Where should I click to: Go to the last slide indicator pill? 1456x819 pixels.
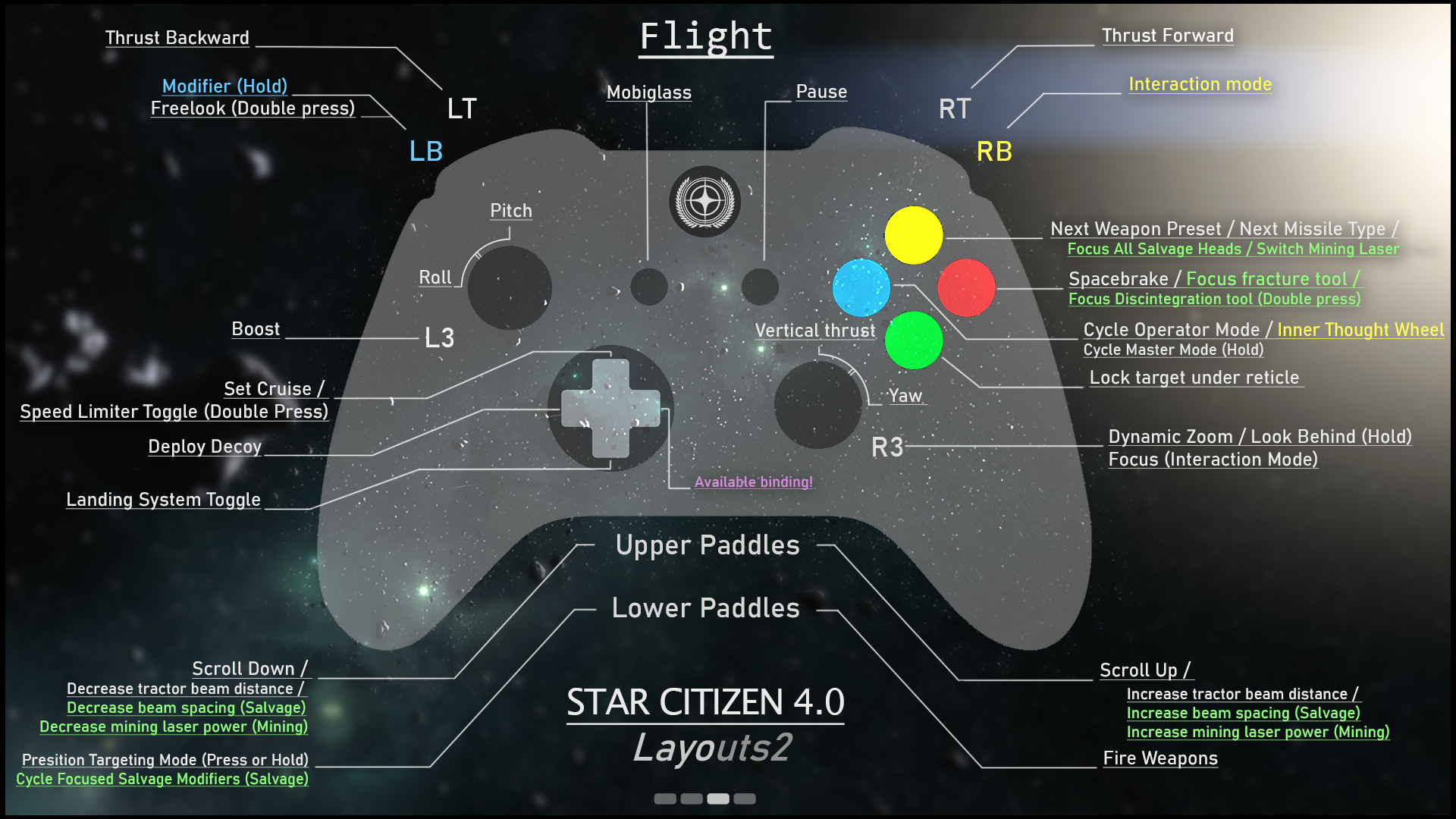pyautogui.click(x=745, y=799)
